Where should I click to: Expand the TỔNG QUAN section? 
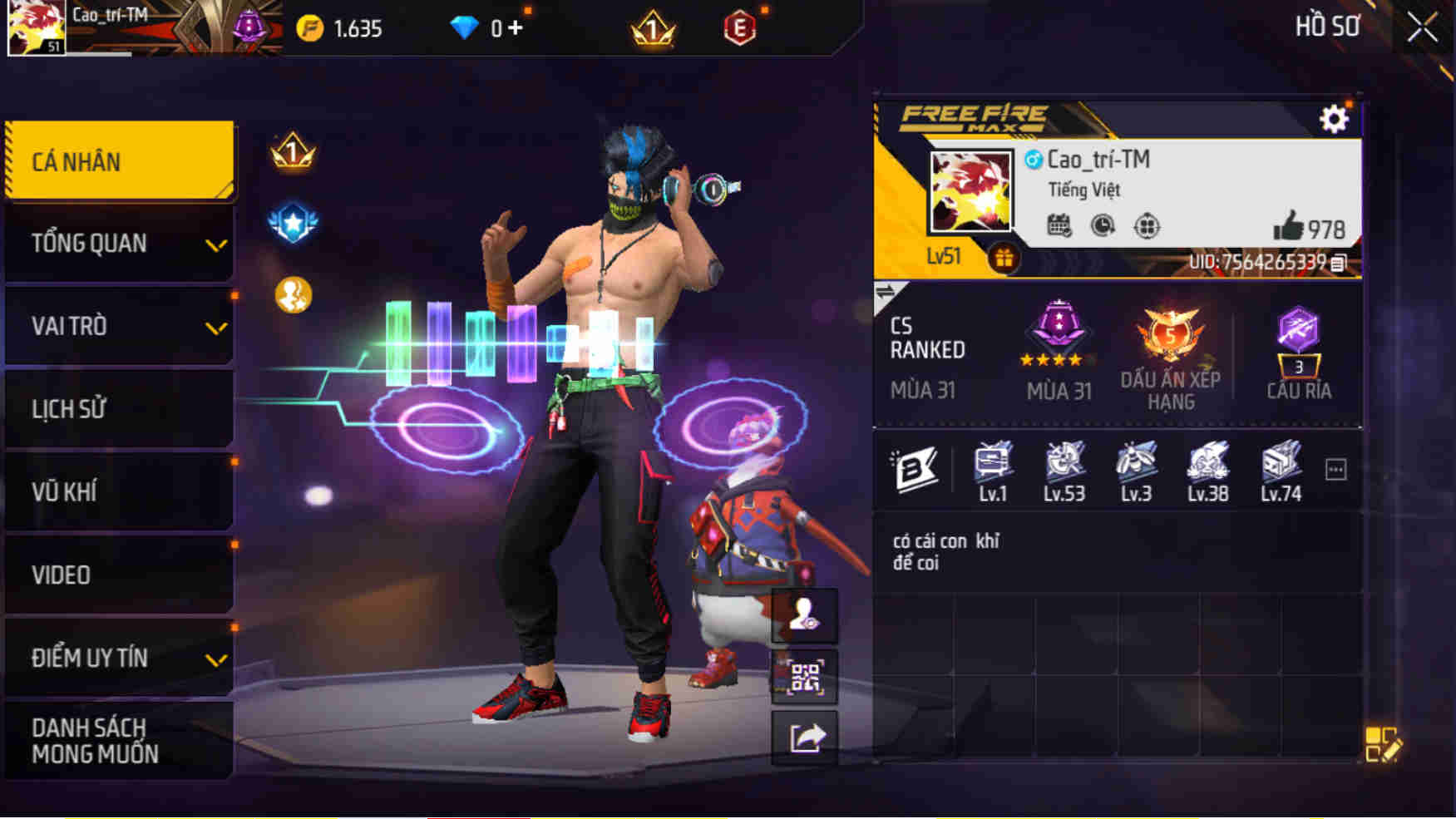click(116, 244)
